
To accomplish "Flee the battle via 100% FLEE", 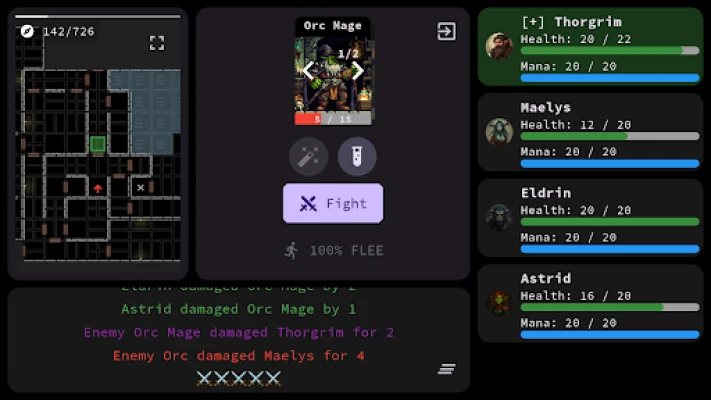I will click(x=333, y=250).
